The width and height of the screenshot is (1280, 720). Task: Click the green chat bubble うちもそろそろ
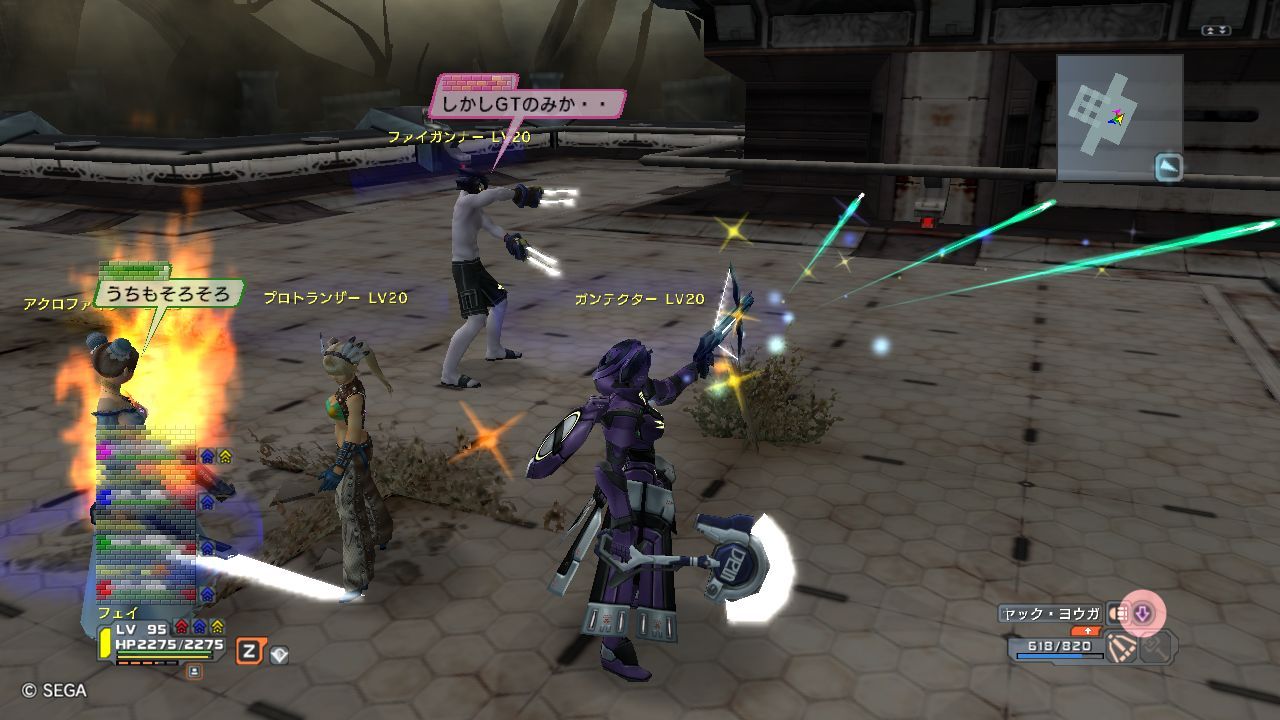[x=170, y=294]
